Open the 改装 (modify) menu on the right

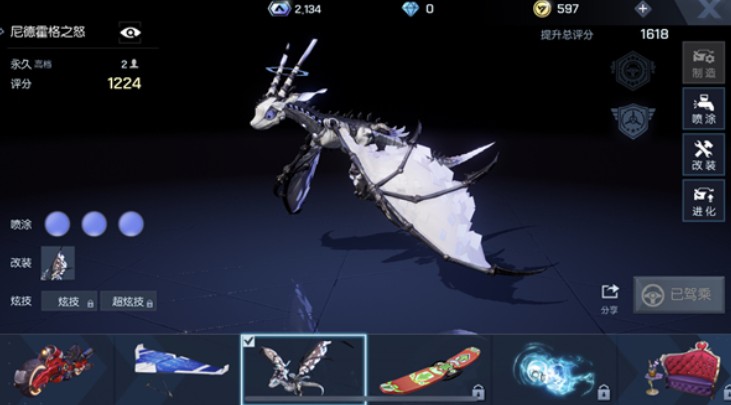[x=703, y=154]
